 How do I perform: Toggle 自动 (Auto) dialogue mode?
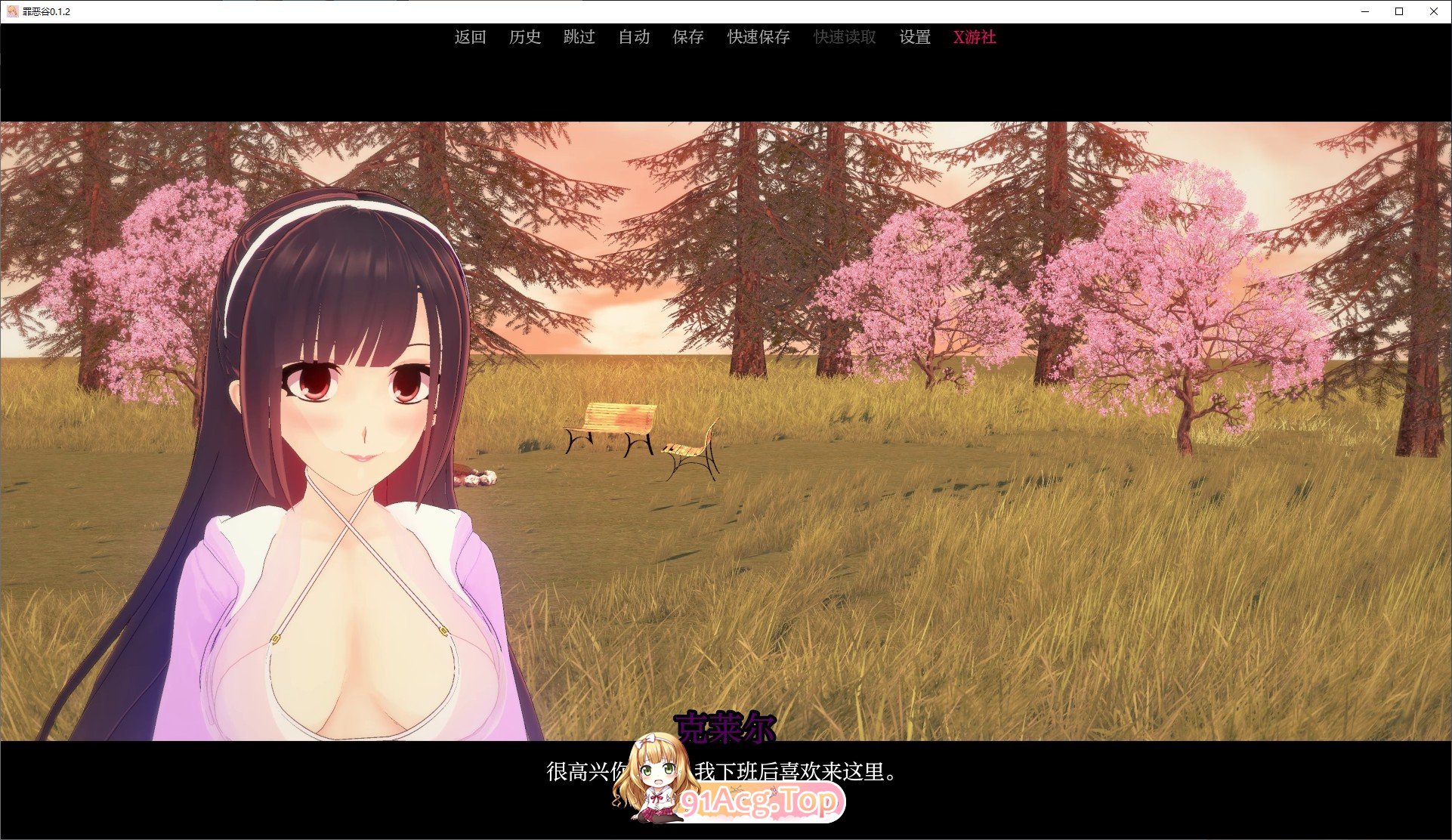tap(634, 37)
